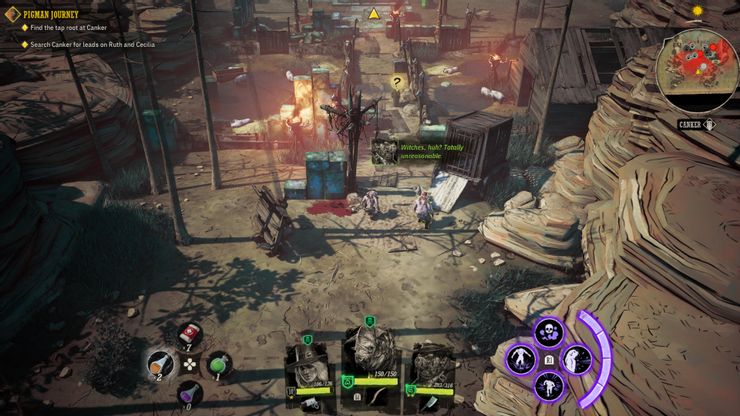
Task: Click the Canker location label
Action: [690, 125]
